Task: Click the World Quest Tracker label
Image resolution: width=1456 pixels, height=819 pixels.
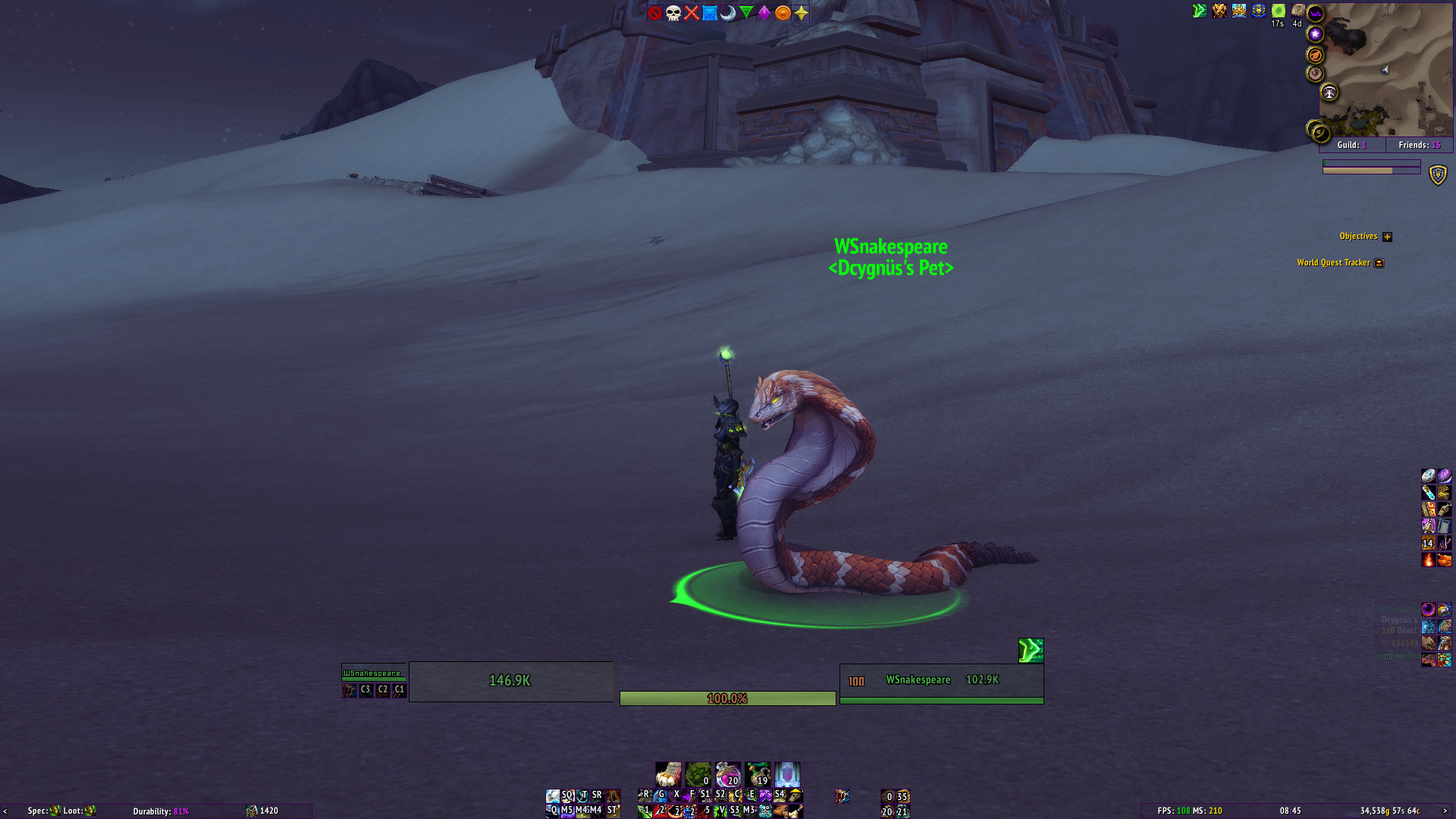Action: [1335, 262]
